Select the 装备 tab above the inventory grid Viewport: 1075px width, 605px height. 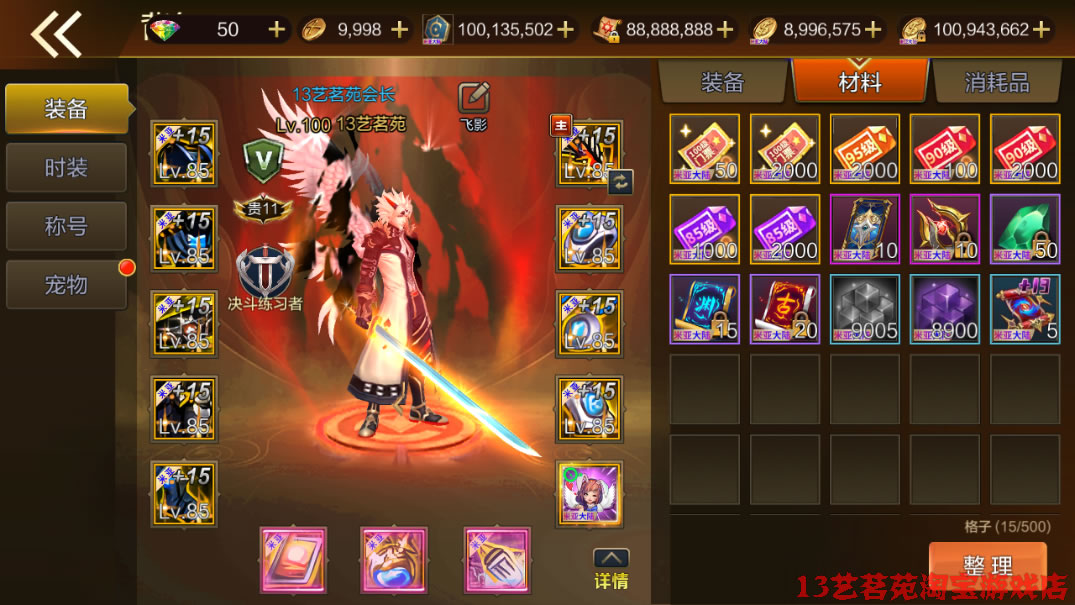pyautogui.click(x=722, y=82)
